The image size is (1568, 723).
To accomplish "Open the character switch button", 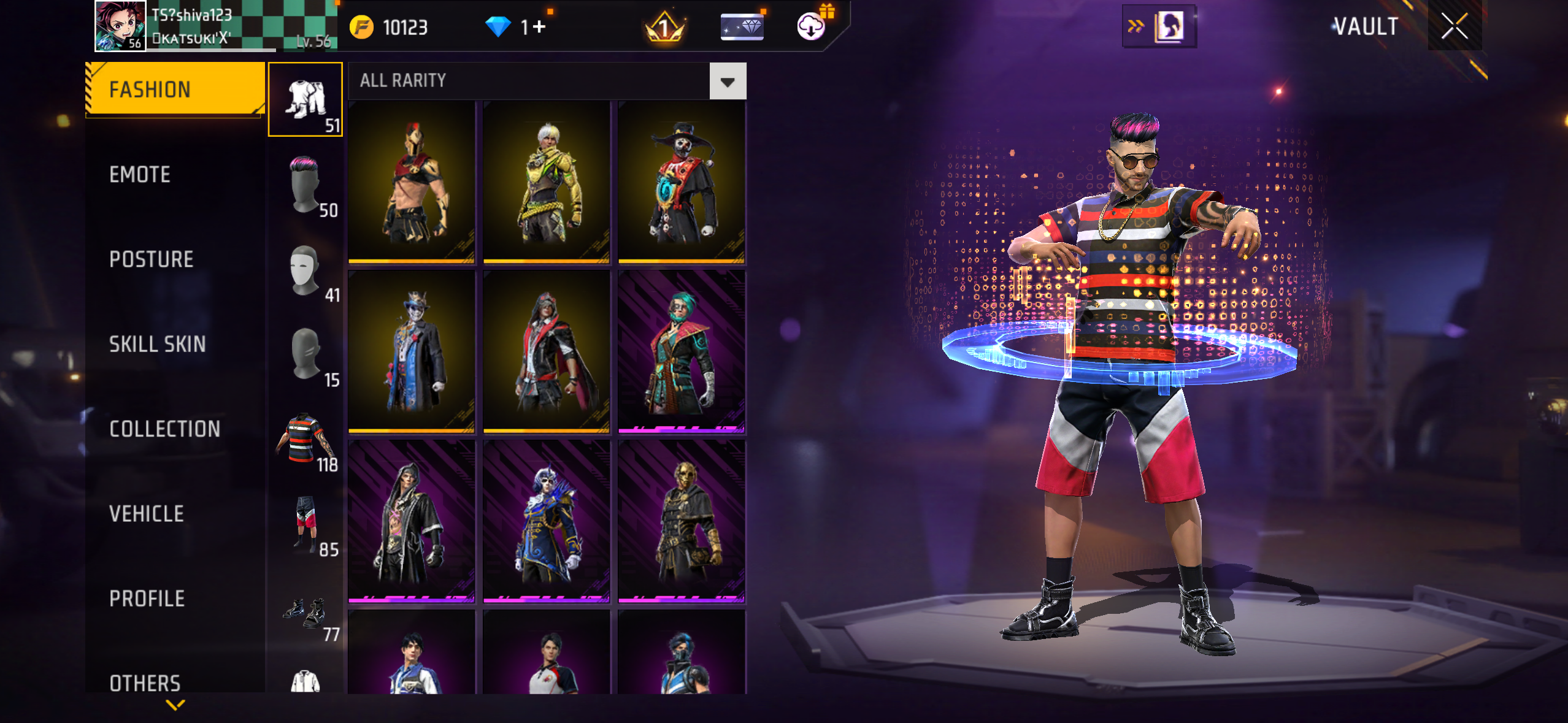I will click(x=1159, y=26).
